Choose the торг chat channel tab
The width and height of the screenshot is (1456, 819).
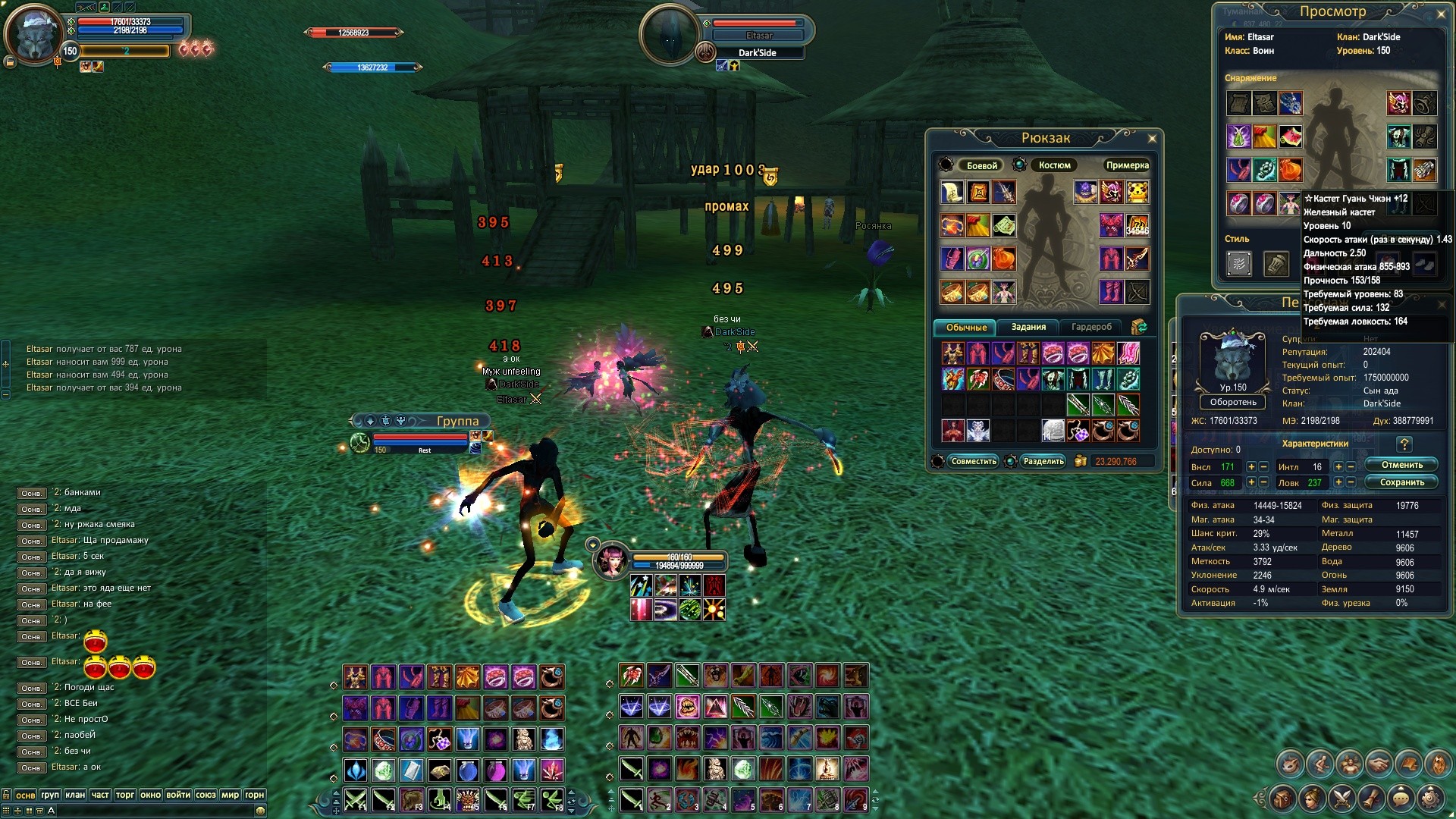125,795
